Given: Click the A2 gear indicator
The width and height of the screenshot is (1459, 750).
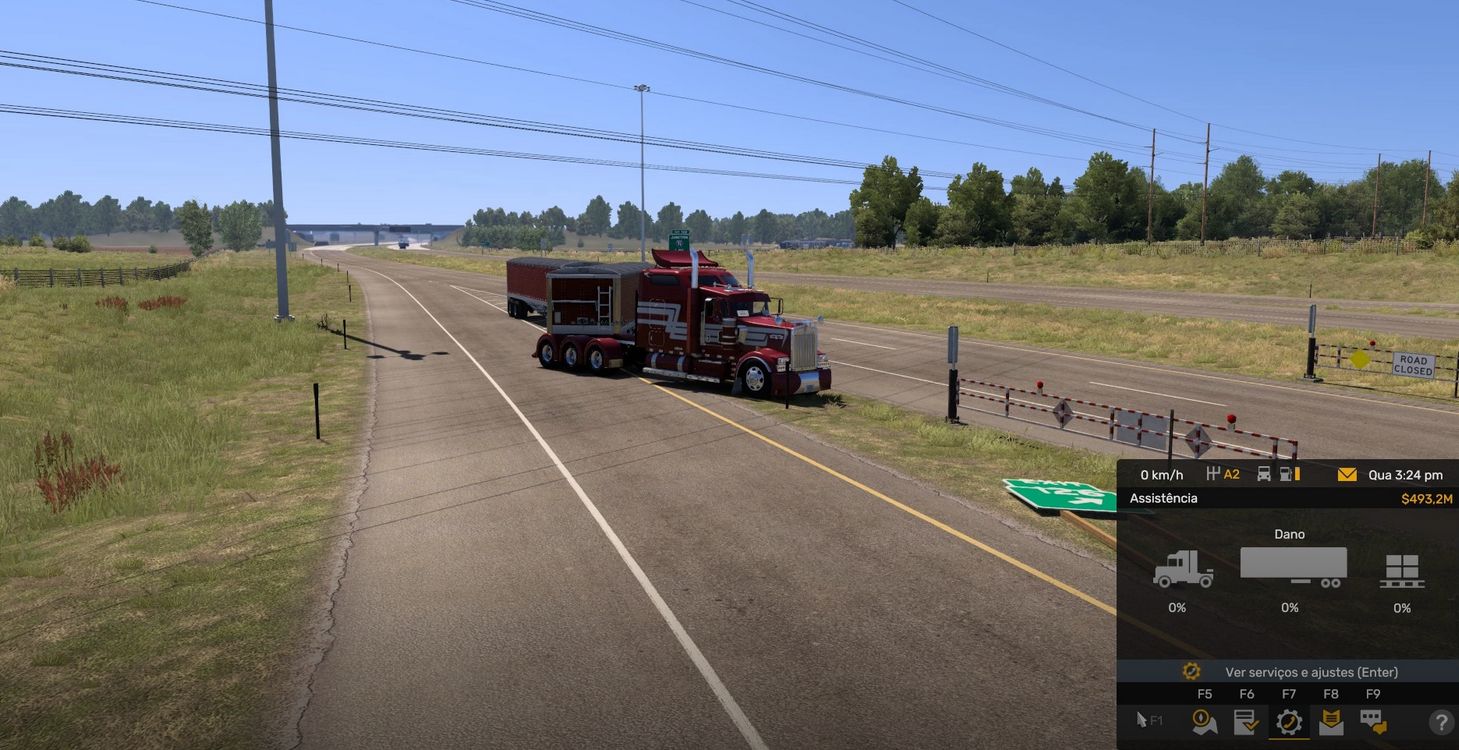Looking at the screenshot, I should 1232,474.
